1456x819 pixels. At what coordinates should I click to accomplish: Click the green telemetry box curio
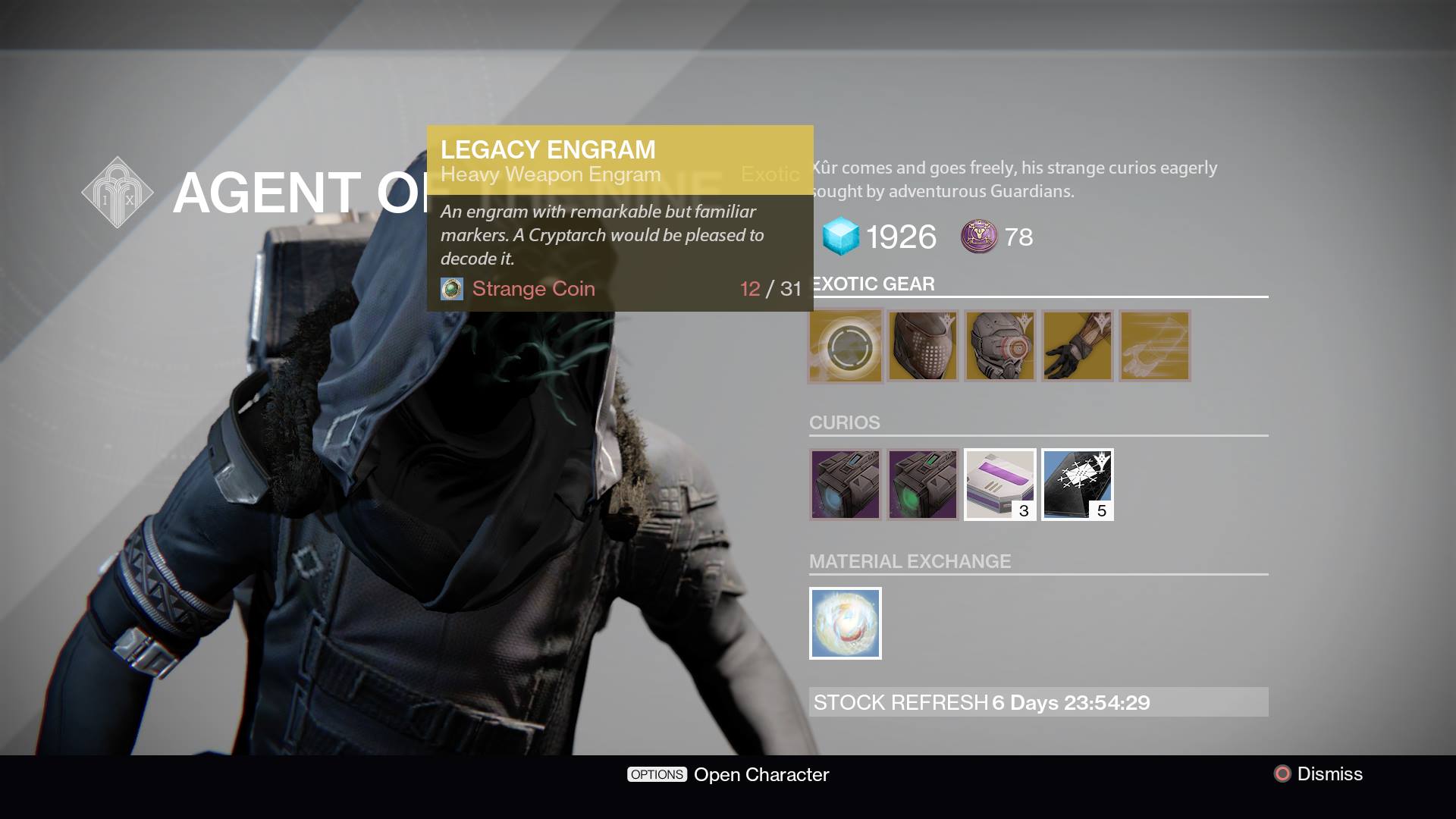point(921,485)
